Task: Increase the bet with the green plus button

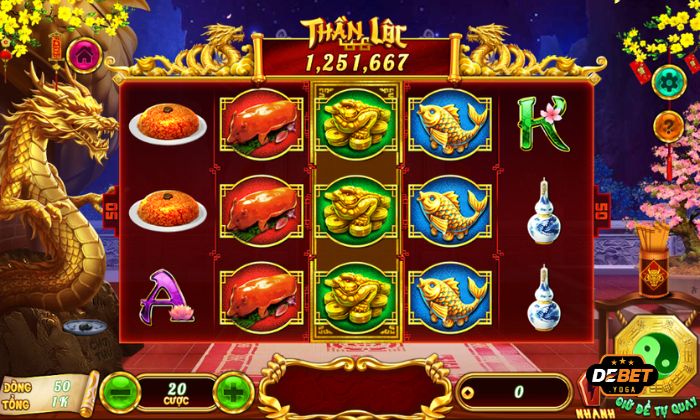Action: click(230, 388)
